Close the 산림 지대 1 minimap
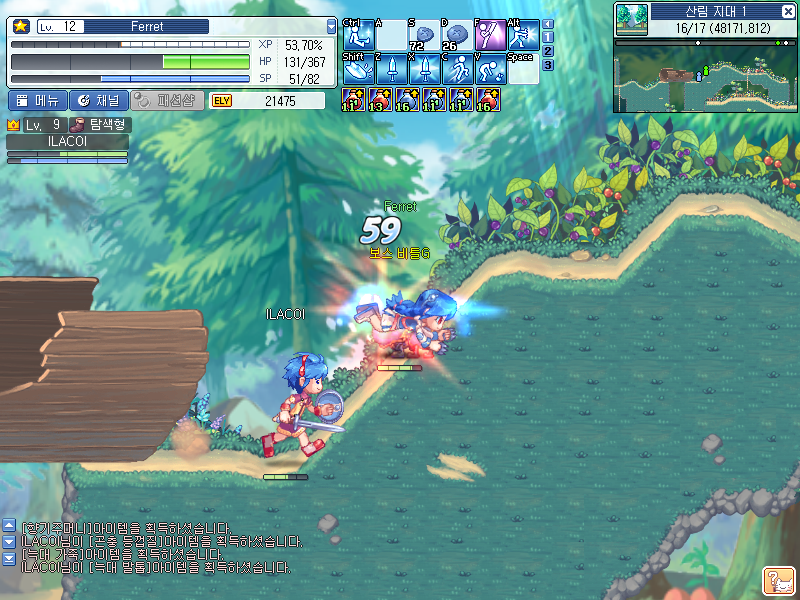This screenshot has height=600, width=800. point(789,10)
